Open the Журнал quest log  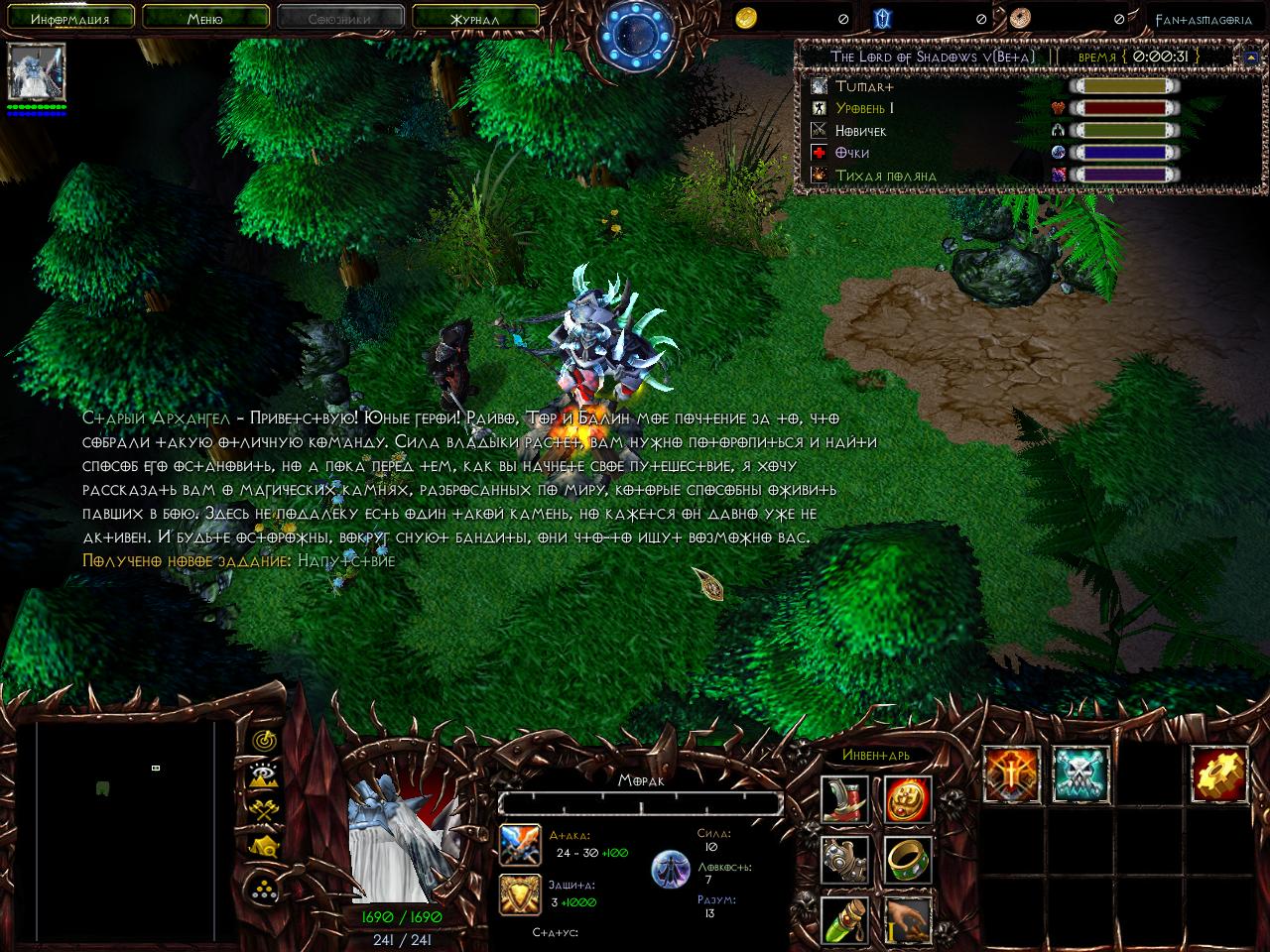[x=474, y=17]
